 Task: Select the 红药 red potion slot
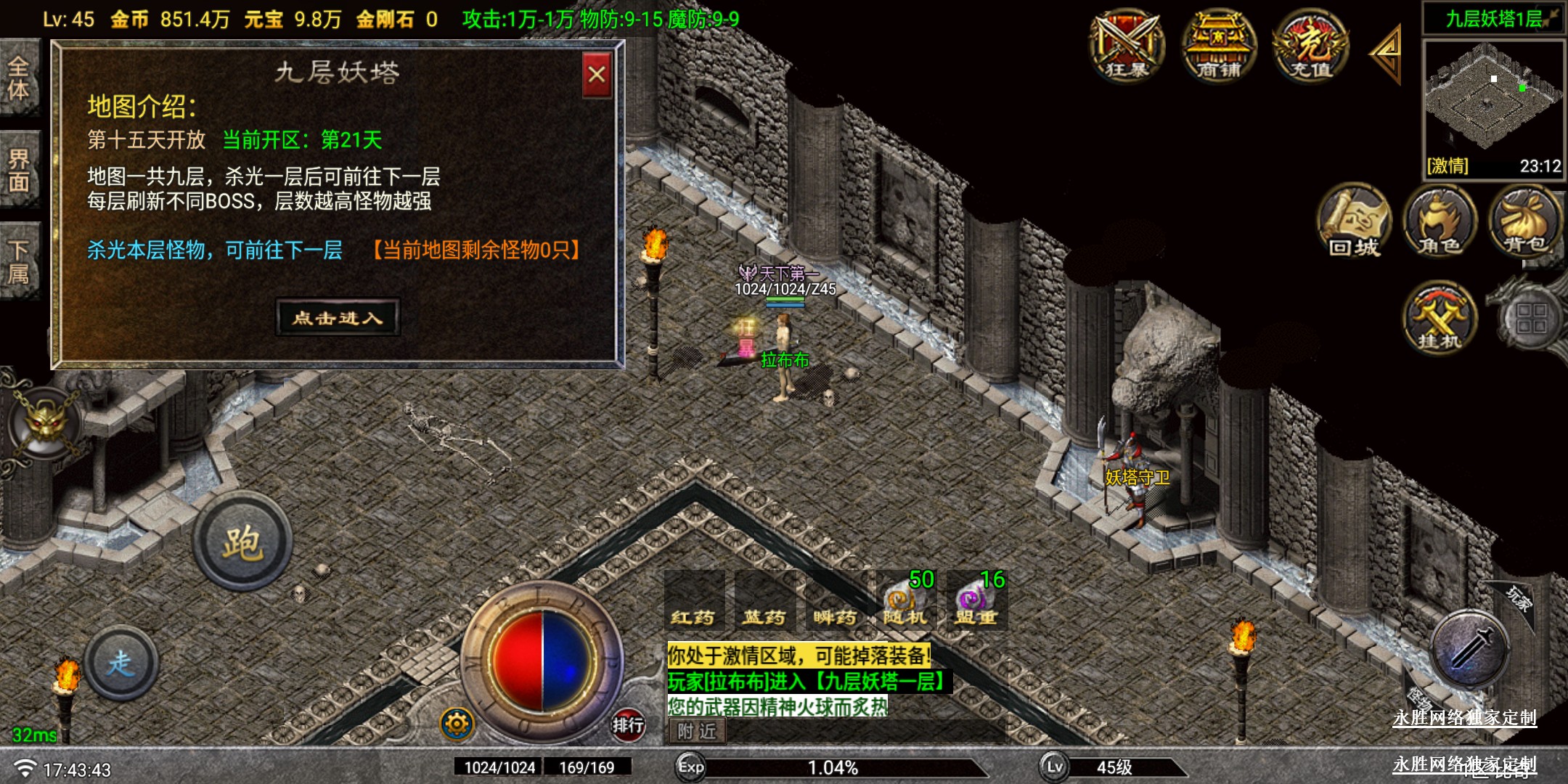click(x=693, y=603)
